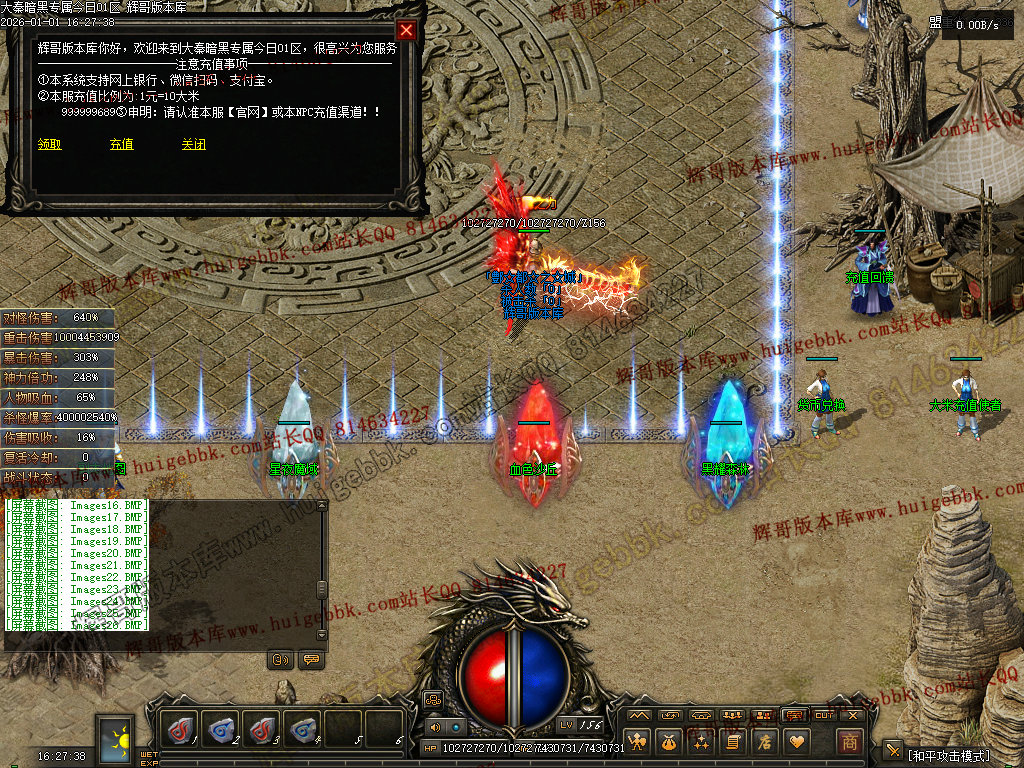Activate the blue rune in hotbar slot 4
This screenshot has width=1024, height=768.
click(x=302, y=729)
